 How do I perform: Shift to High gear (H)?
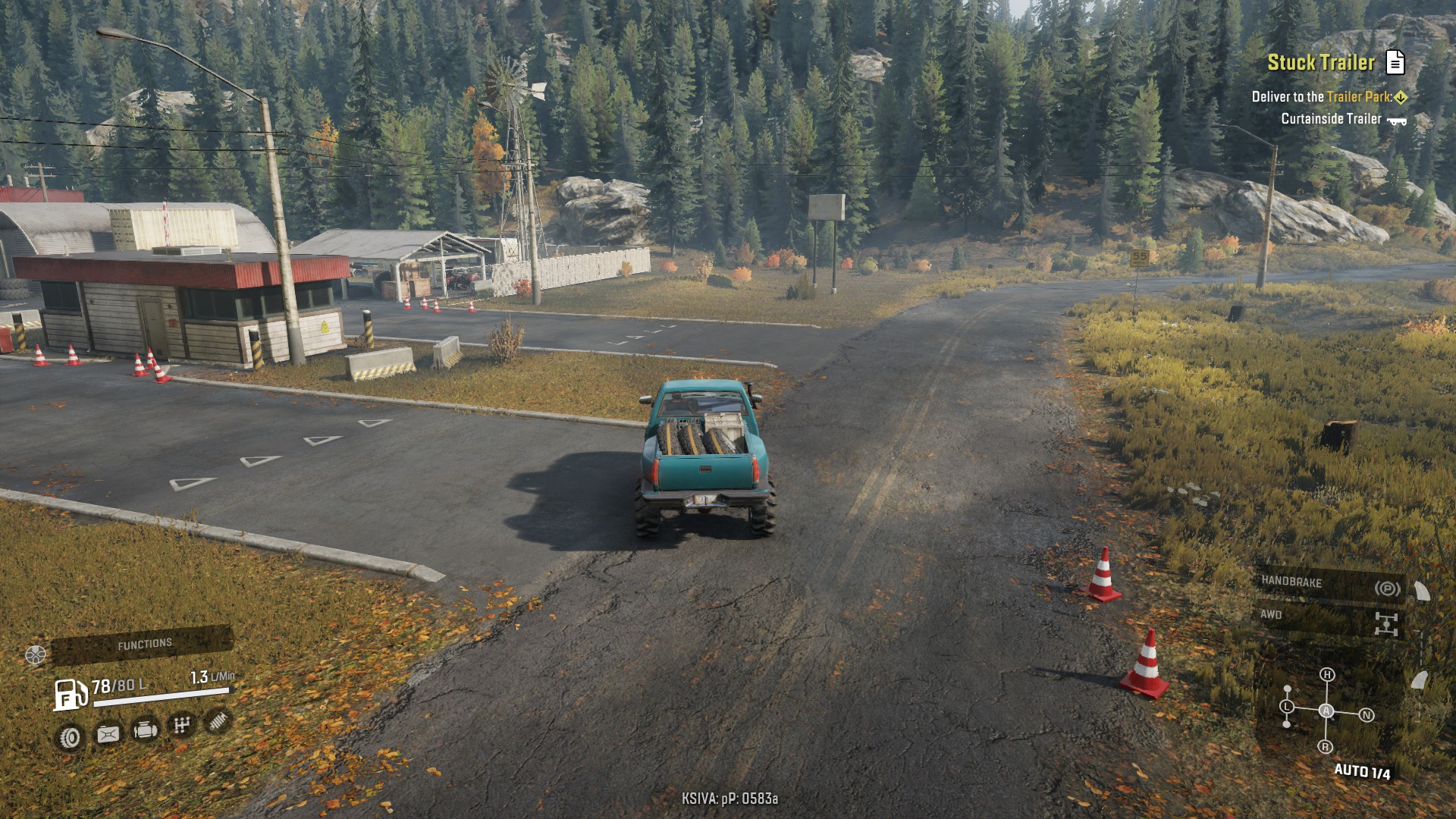(1326, 674)
